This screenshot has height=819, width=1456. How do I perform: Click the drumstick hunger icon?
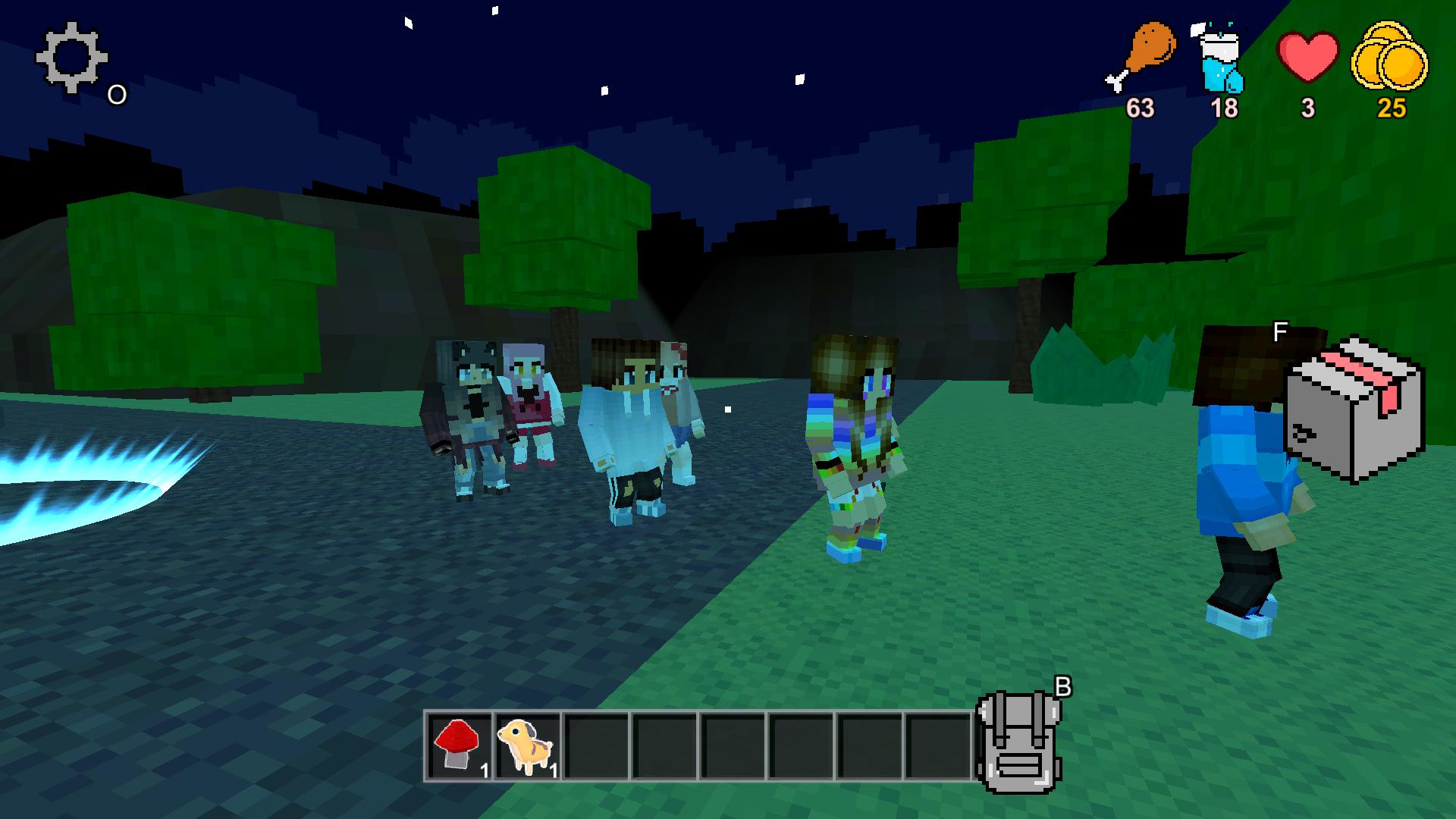point(1144,53)
